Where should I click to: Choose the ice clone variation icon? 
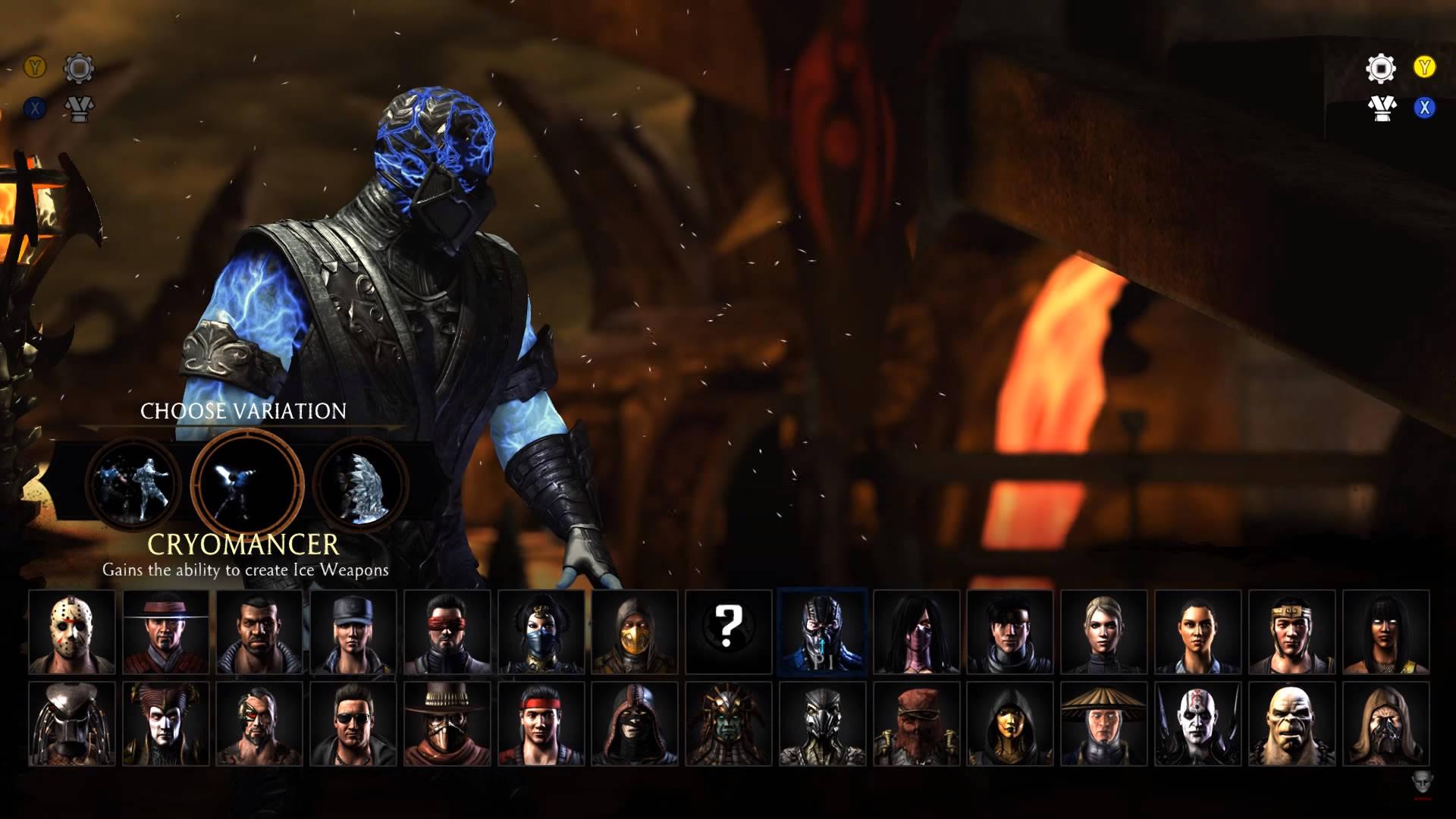click(133, 482)
